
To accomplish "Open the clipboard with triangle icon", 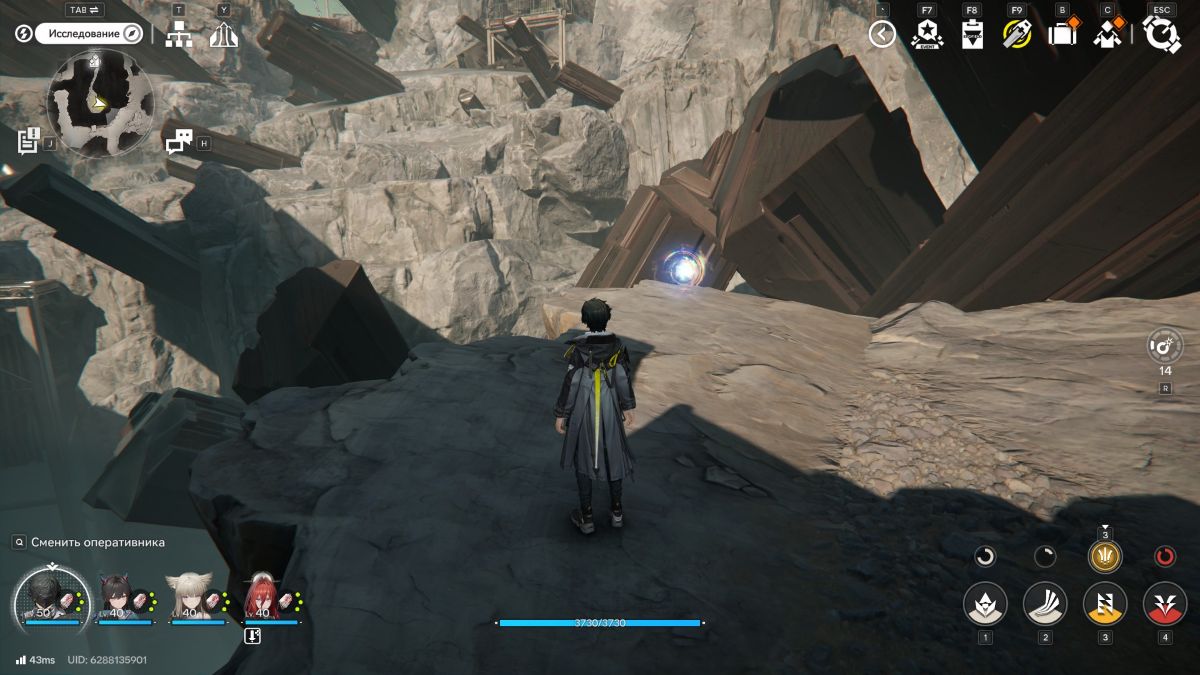I will [x=972, y=34].
